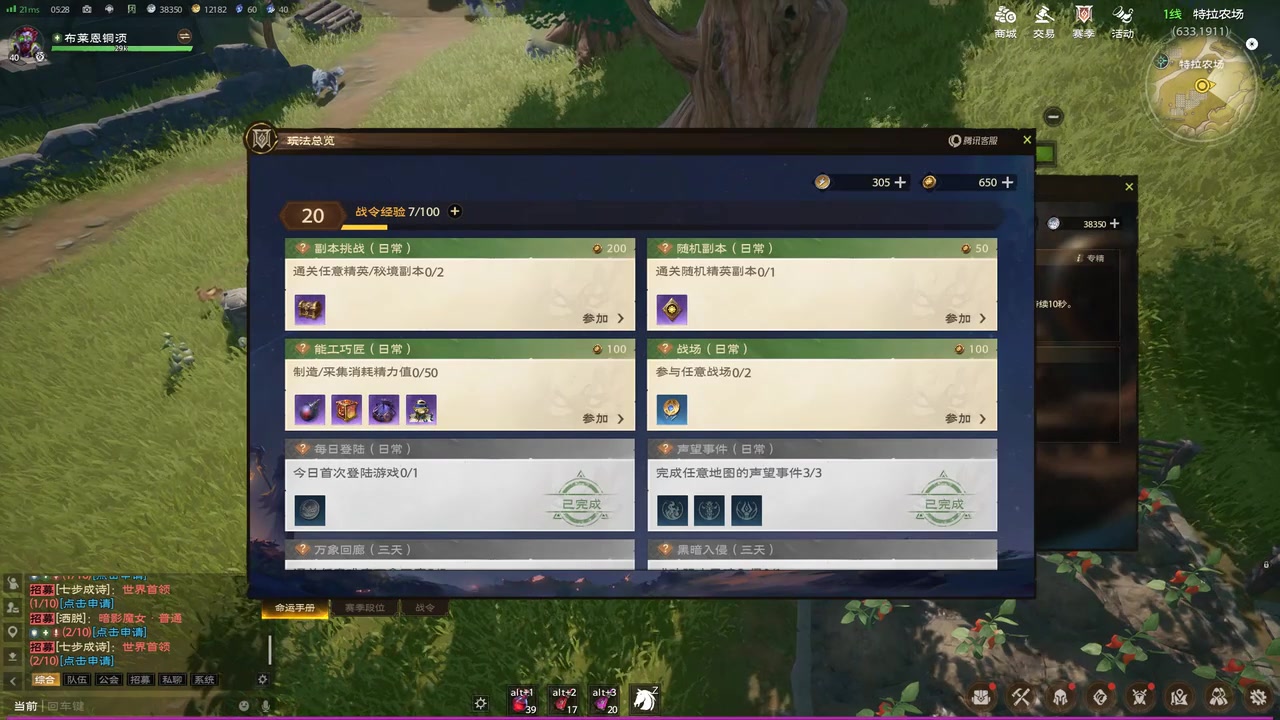Open the backpack icon in bottom toolbar
This screenshot has width=1280, height=720.
(x=981, y=697)
